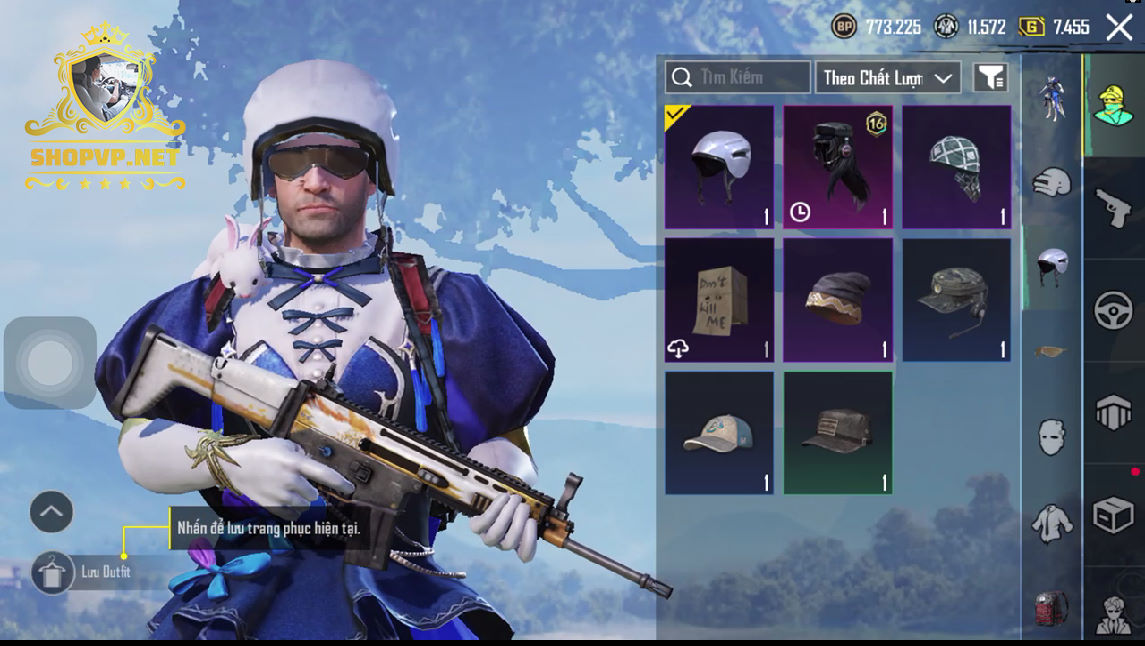Click the Tìm Kiếm search field

point(738,77)
